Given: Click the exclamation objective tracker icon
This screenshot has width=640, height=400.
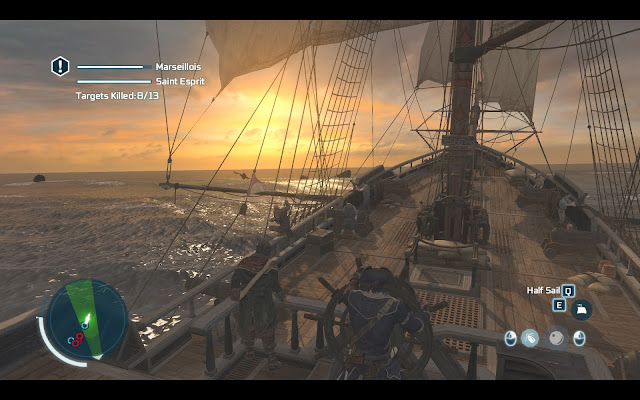Looking at the screenshot, I should [61, 66].
